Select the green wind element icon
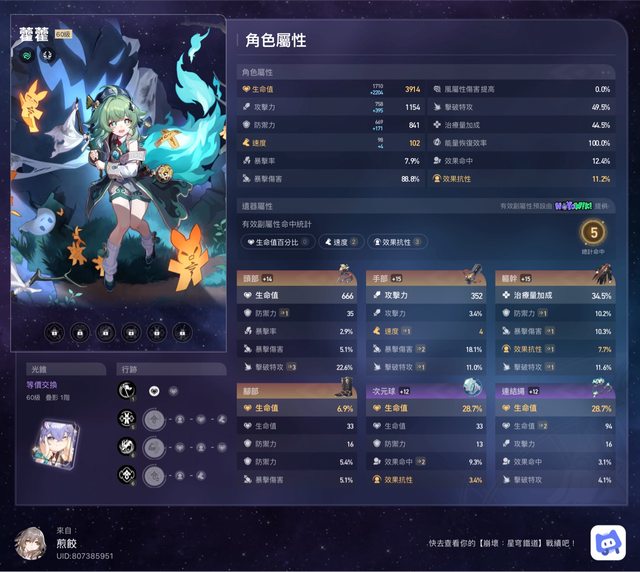 click(x=28, y=56)
